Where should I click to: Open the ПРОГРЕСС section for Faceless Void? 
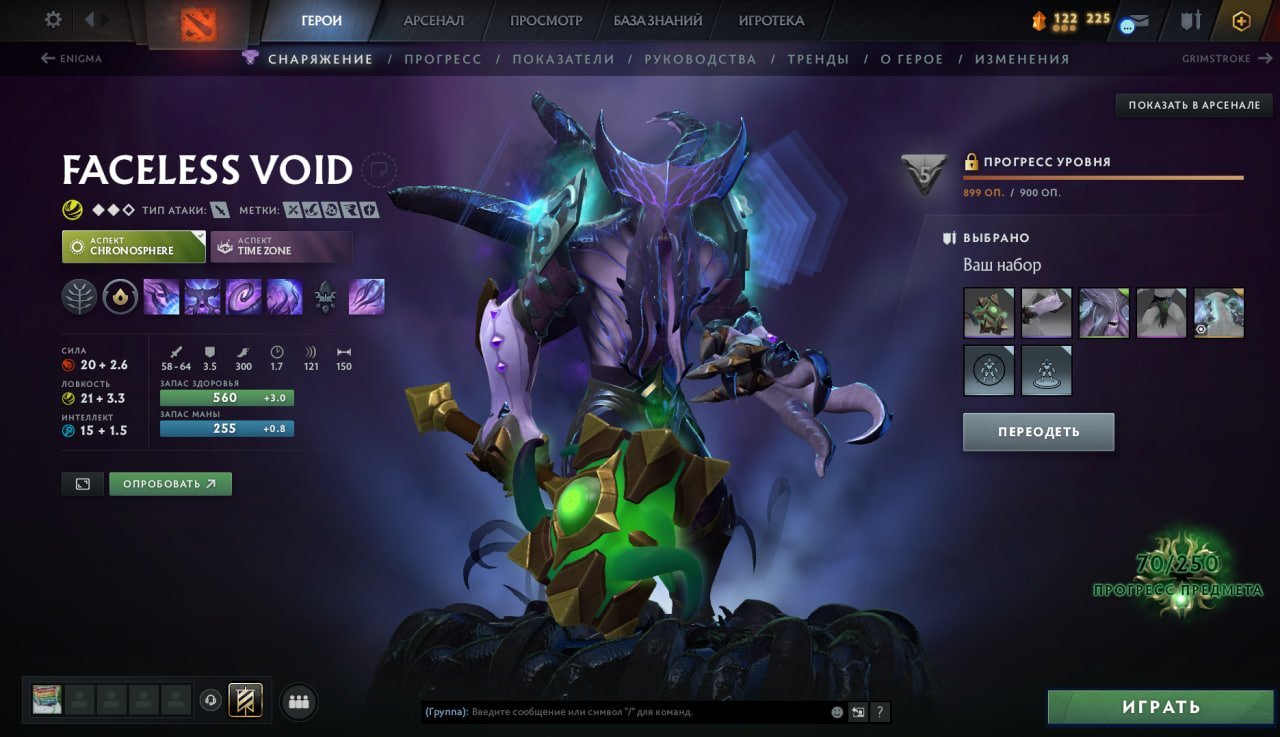pyautogui.click(x=443, y=59)
